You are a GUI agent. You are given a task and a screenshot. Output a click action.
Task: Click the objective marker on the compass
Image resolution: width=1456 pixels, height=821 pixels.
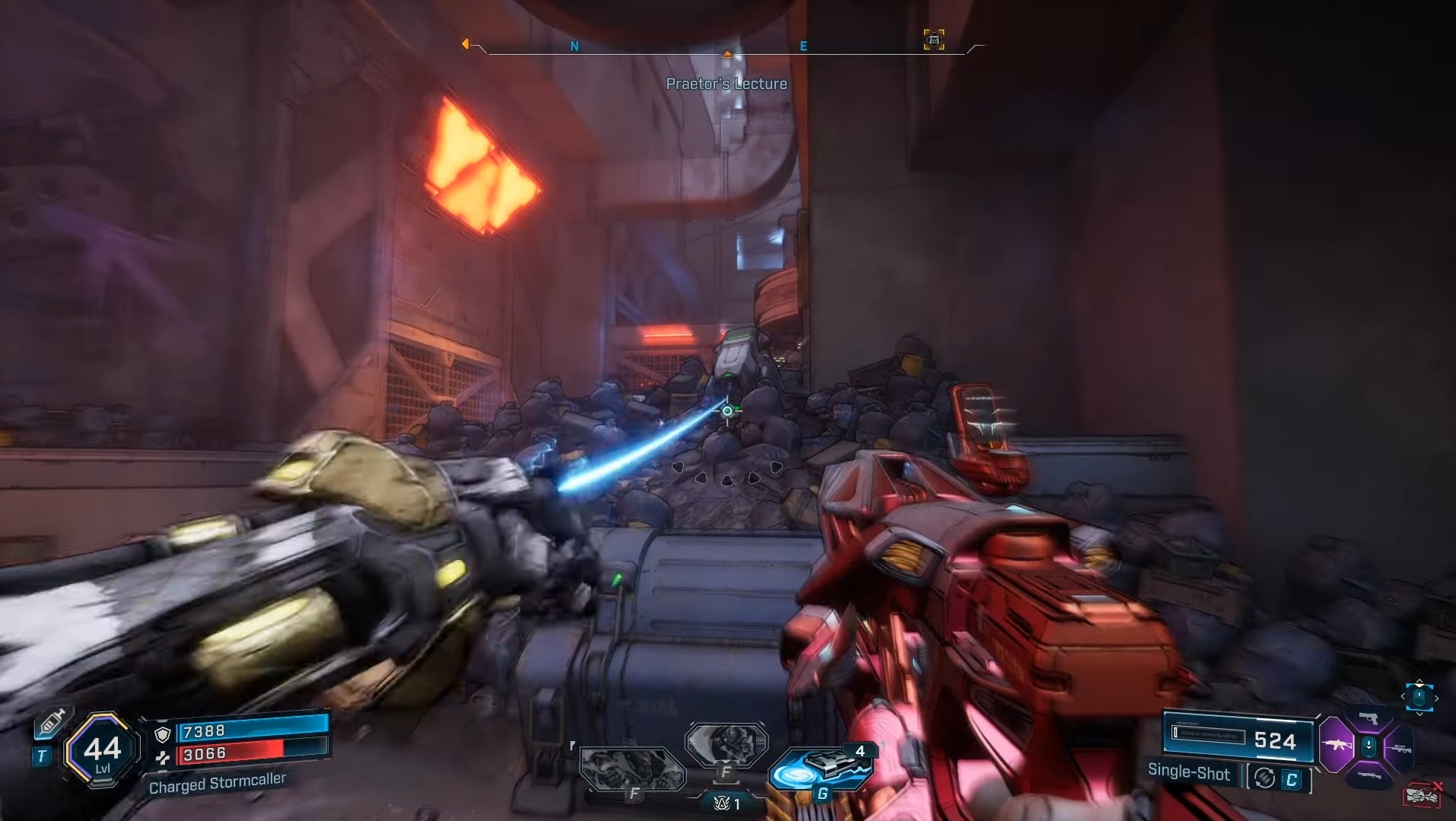pyautogui.click(x=934, y=40)
